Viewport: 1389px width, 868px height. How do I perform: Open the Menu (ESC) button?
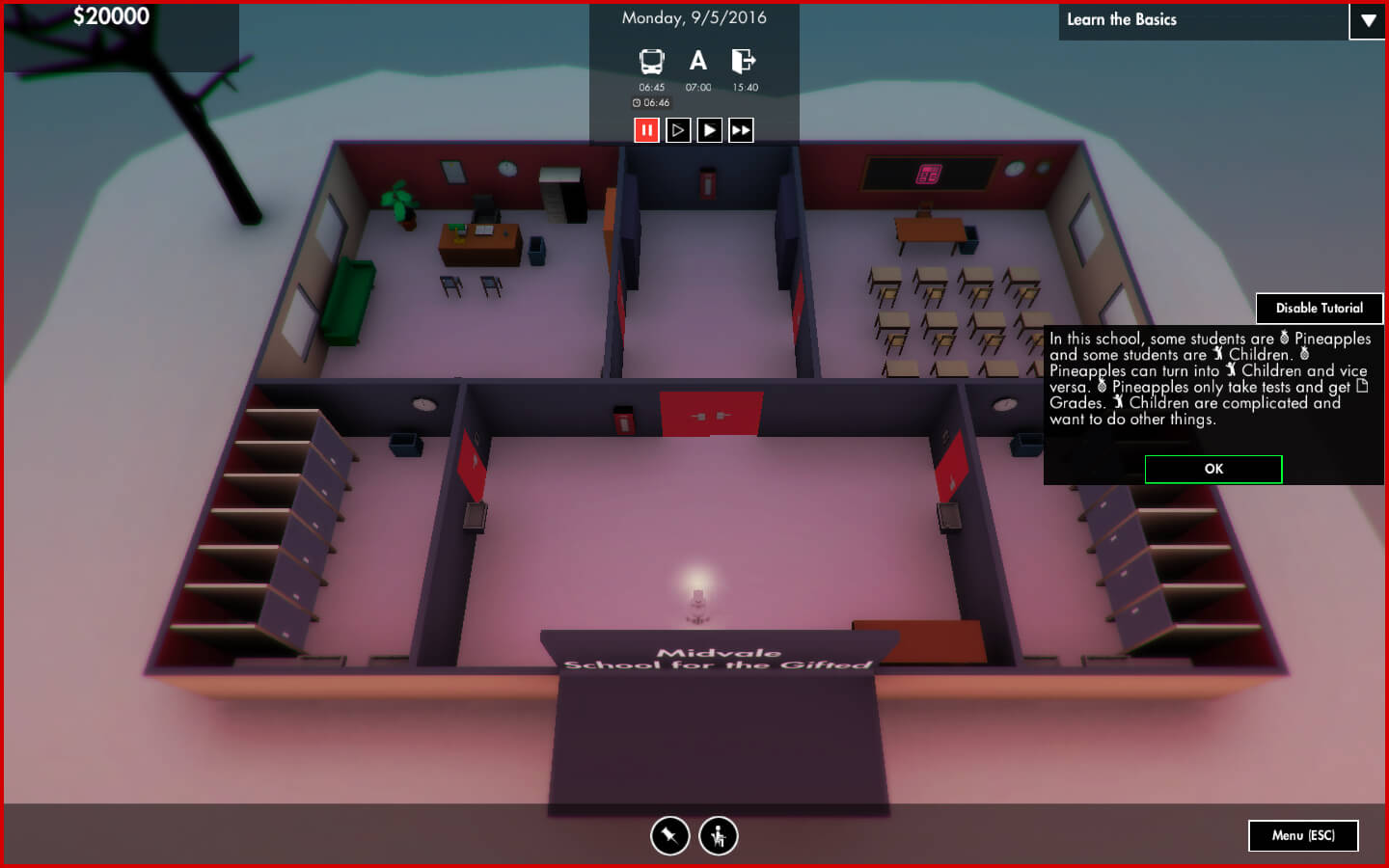coord(1302,835)
